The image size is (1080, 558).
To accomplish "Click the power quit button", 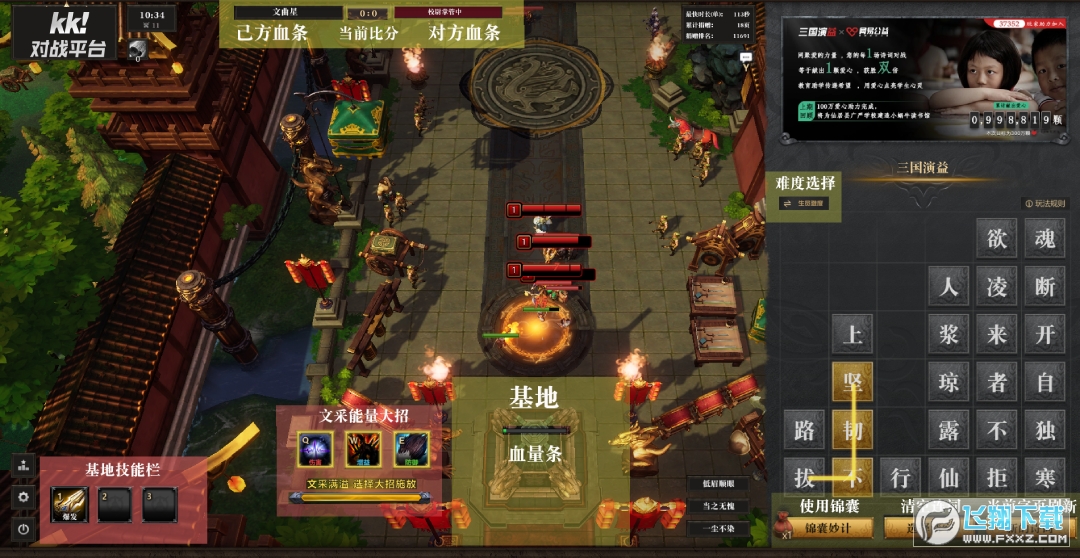I will [24, 528].
